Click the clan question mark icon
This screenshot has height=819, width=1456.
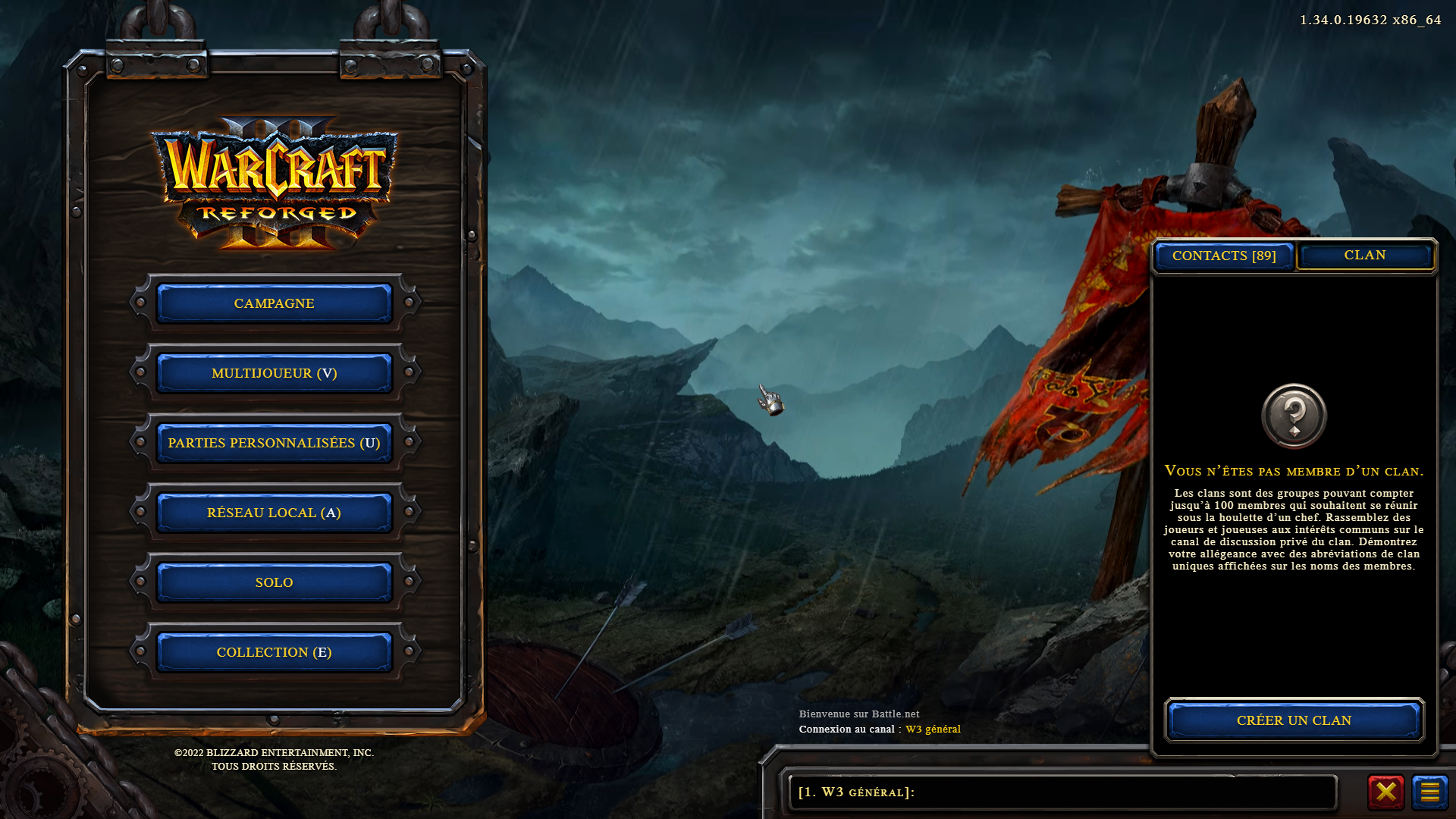1294,416
